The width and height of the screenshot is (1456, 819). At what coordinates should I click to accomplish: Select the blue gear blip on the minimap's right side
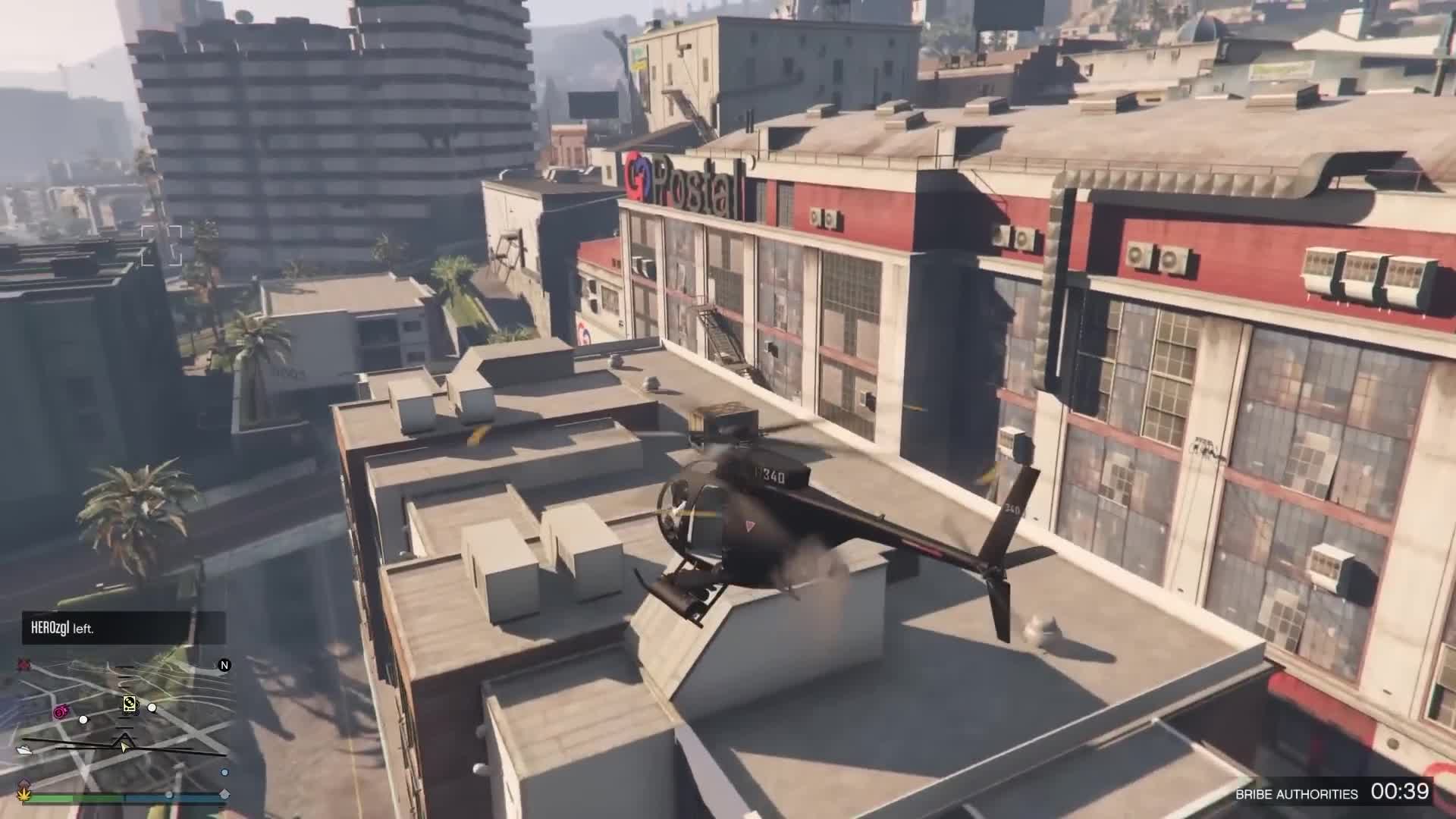pyautogui.click(x=224, y=773)
